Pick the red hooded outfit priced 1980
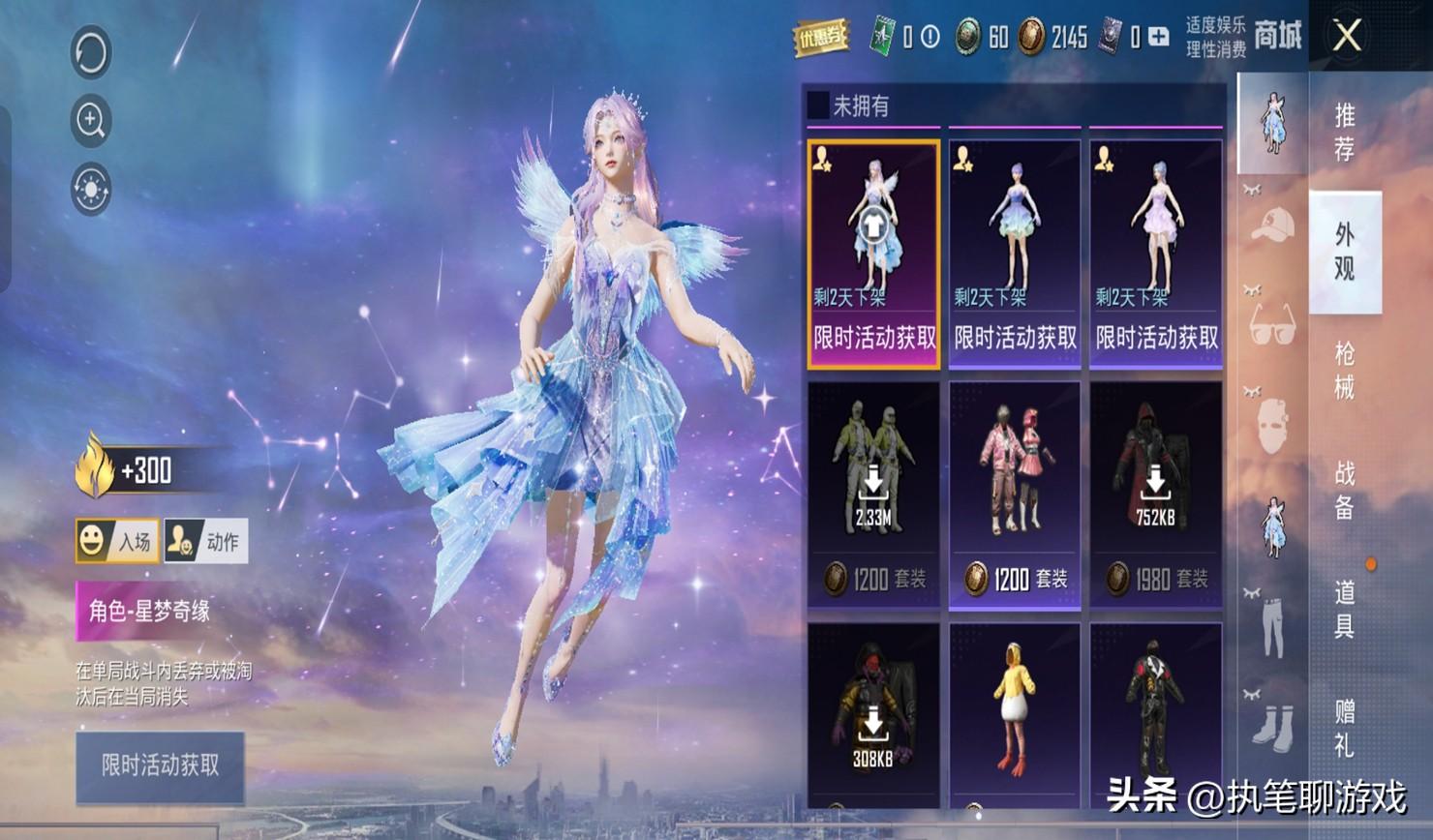The image size is (1433, 840). pos(1155,494)
